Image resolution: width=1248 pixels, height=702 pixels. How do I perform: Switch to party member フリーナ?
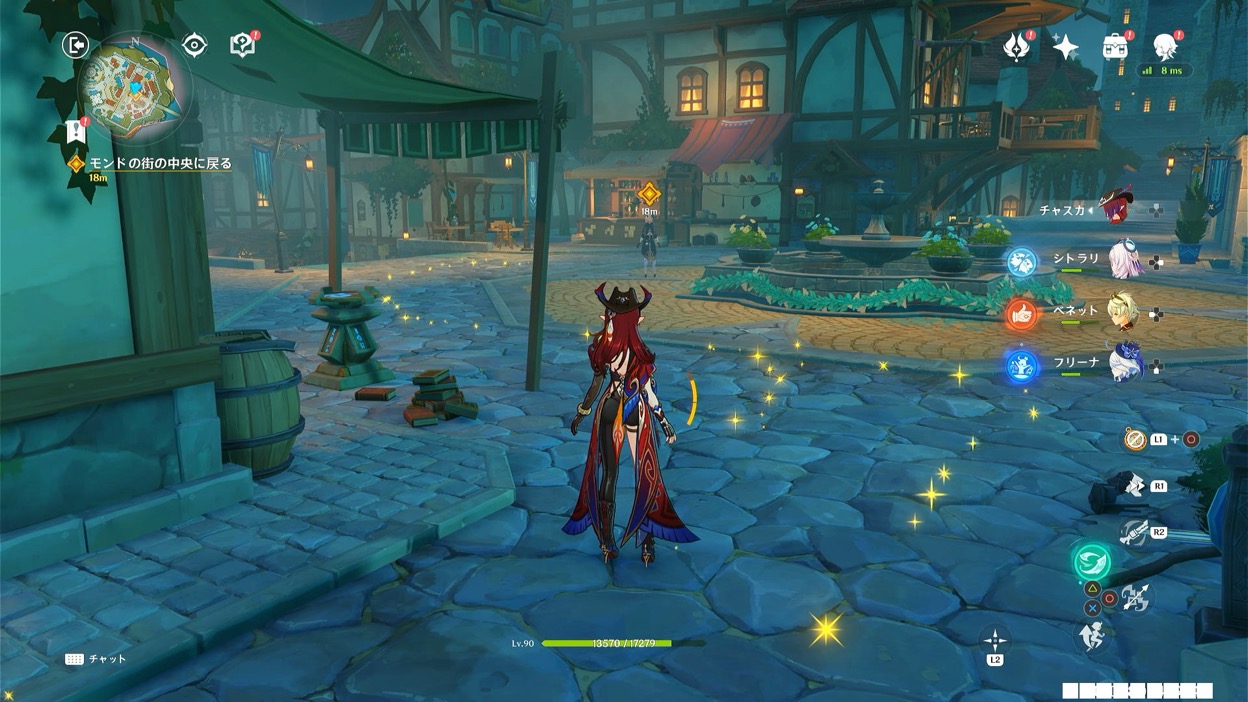tap(1128, 361)
